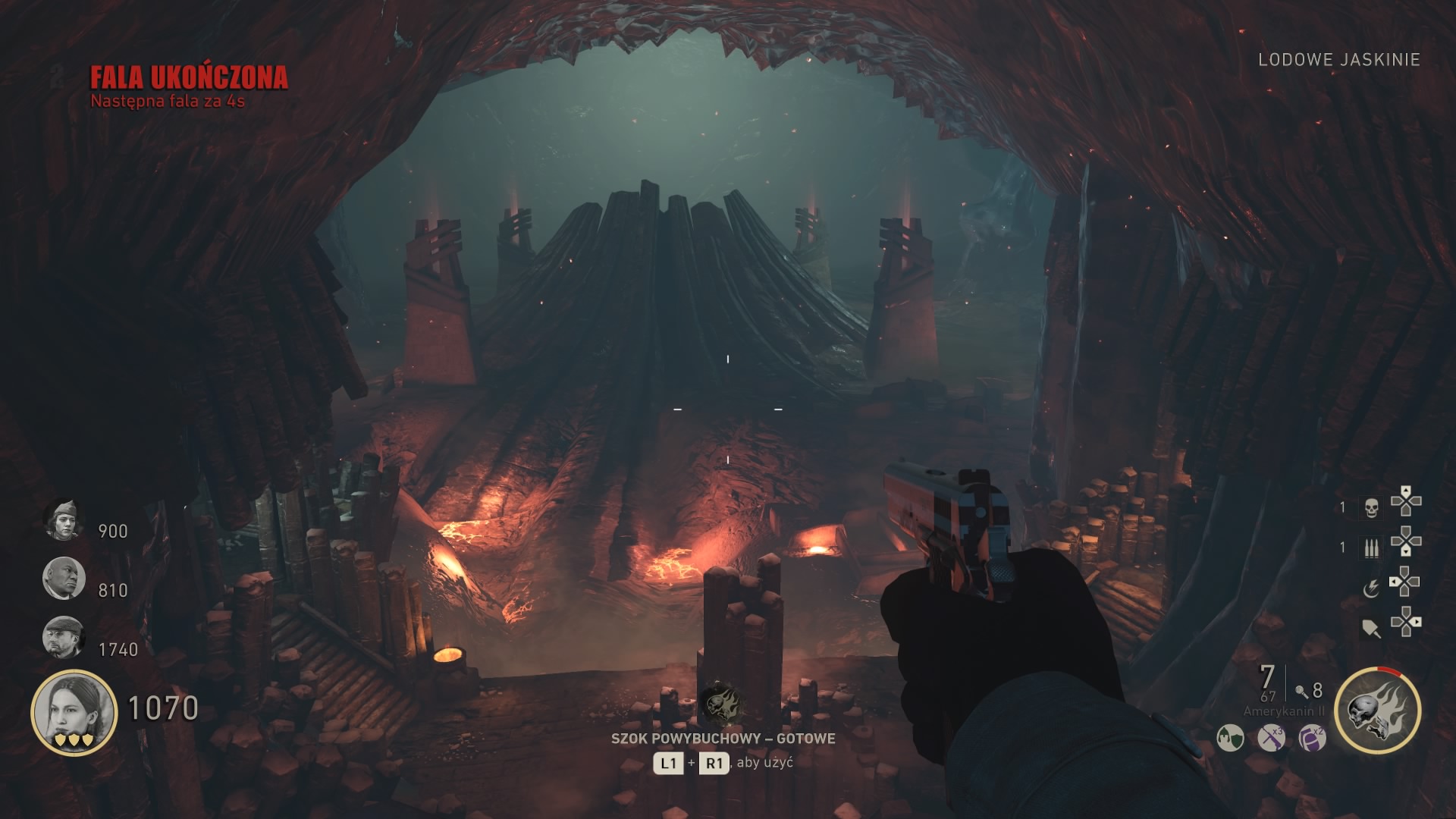Trigger the lightning bolt consumable
Image resolution: width=1456 pixels, height=819 pixels.
1371,588
